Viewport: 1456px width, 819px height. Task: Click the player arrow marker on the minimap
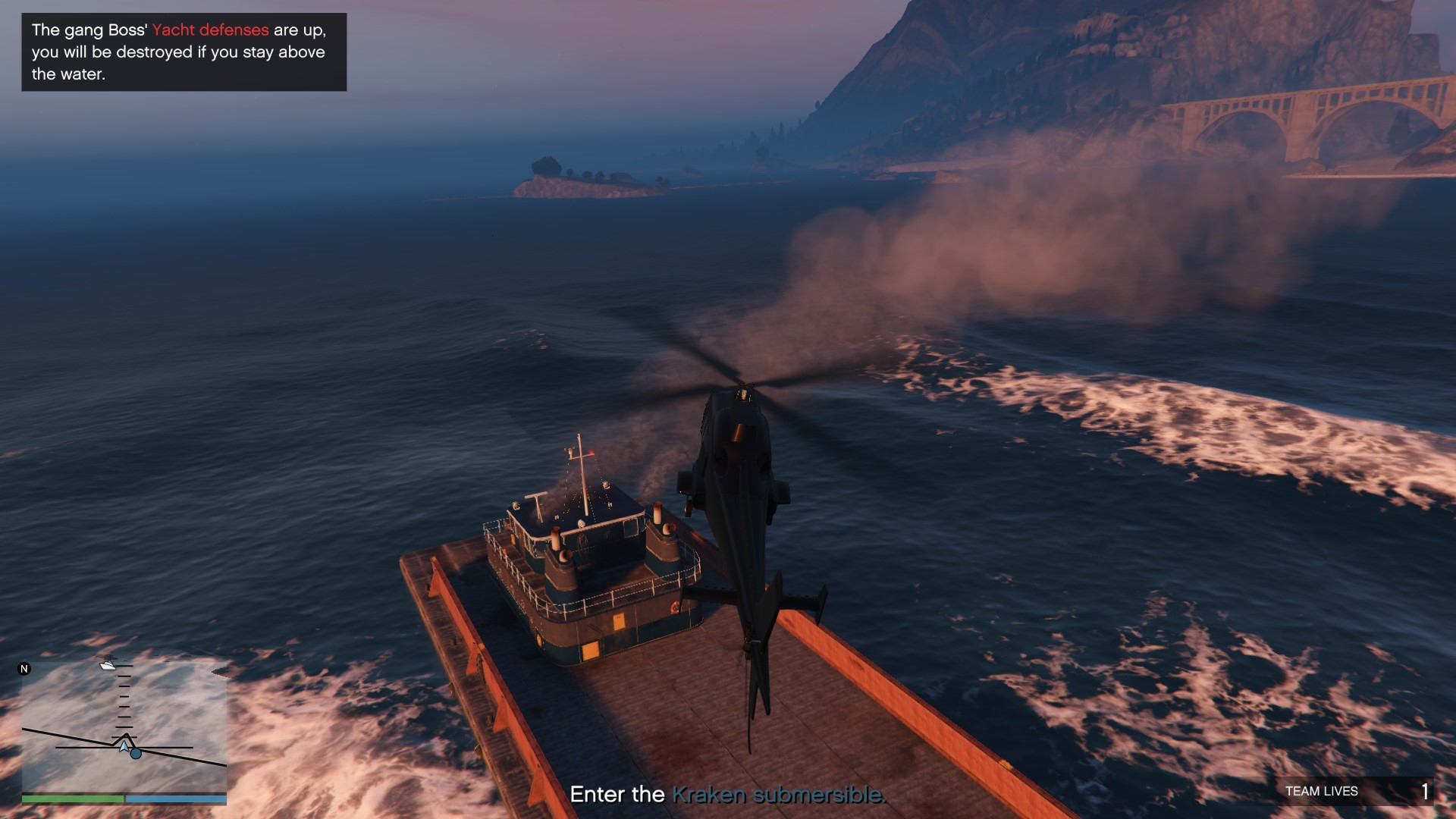click(x=124, y=746)
